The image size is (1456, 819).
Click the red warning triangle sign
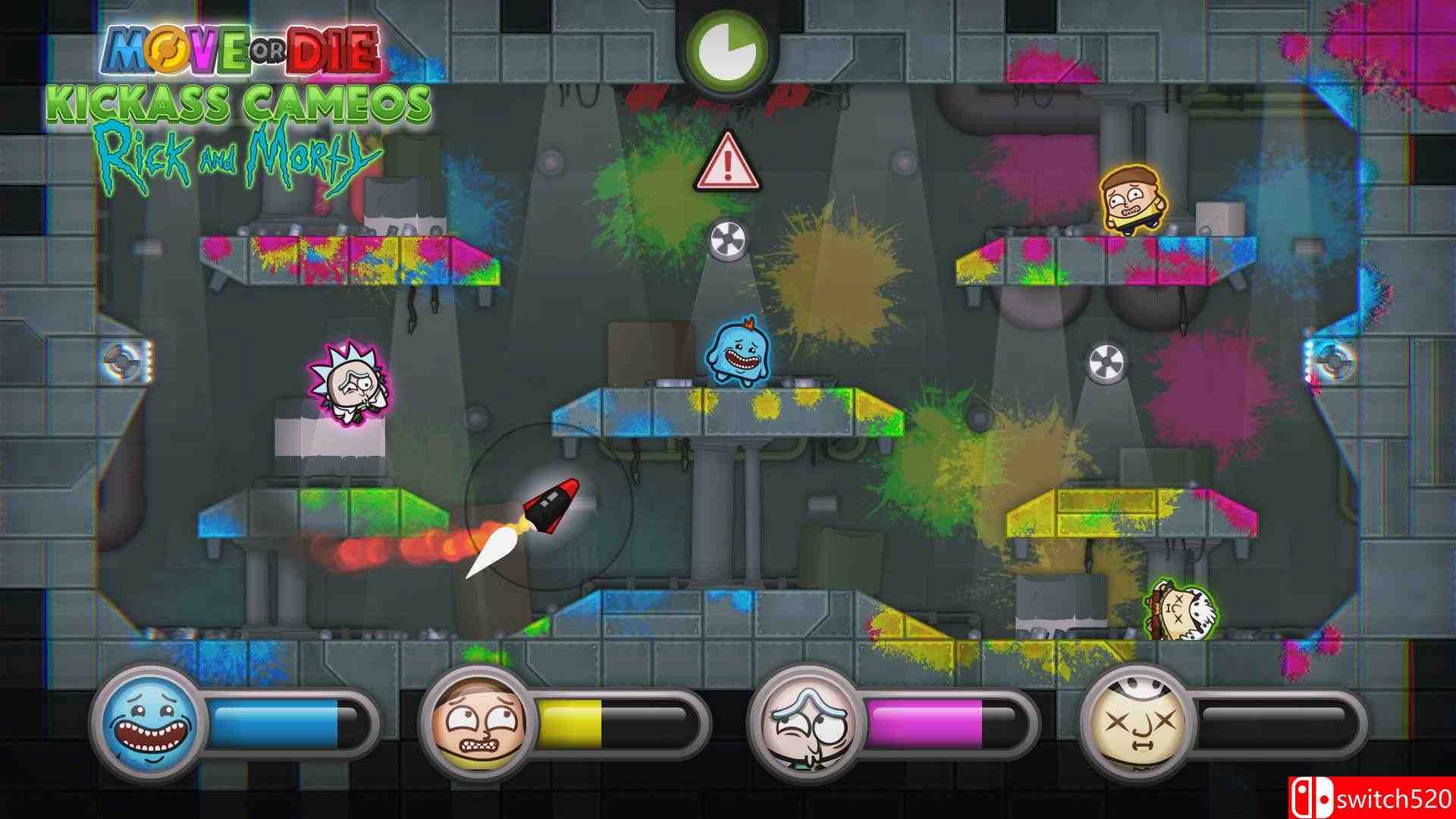click(x=726, y=165)
